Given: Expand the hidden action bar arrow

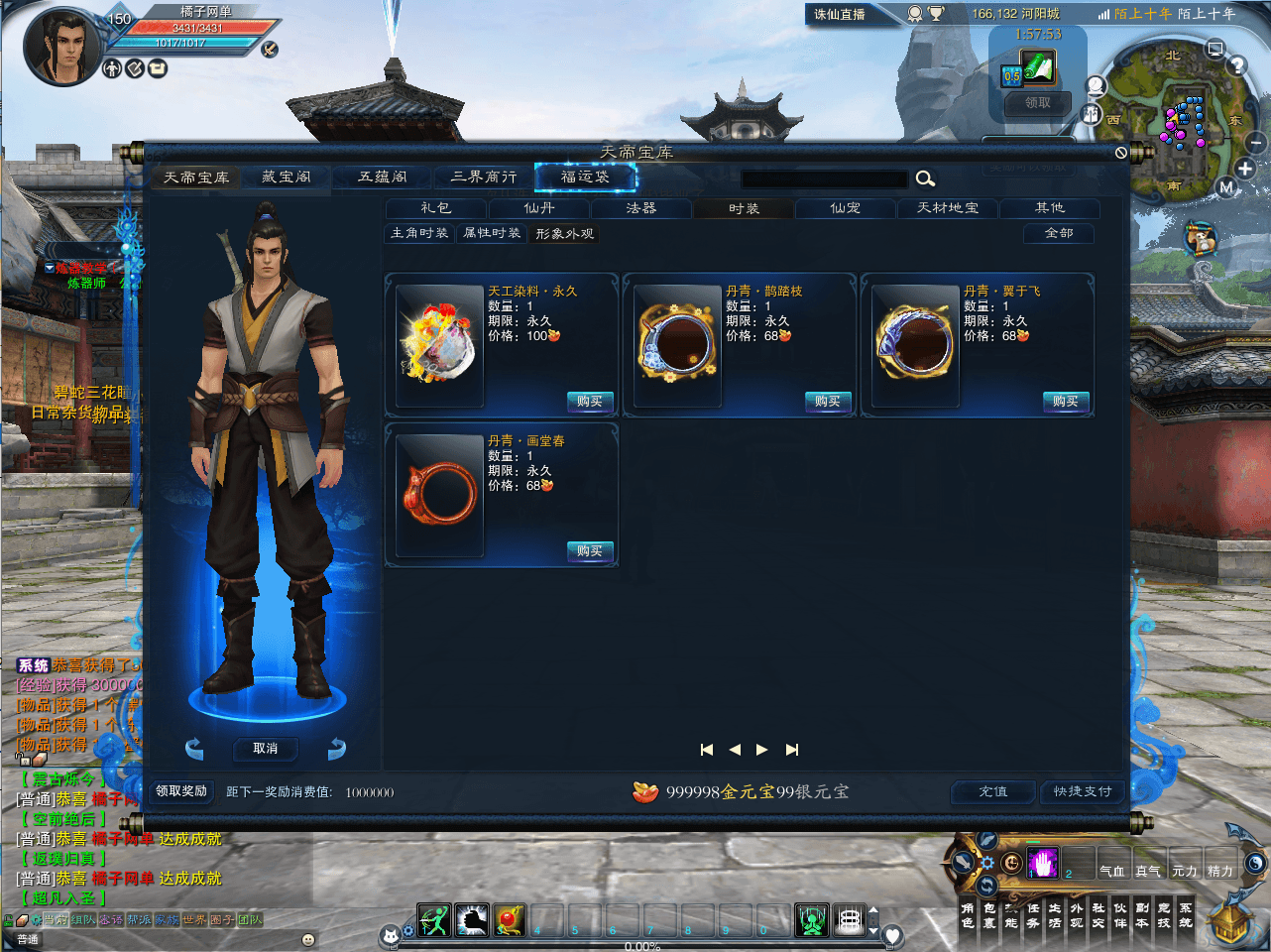Looking at the screenshot, I should click(x=873, y=909).
